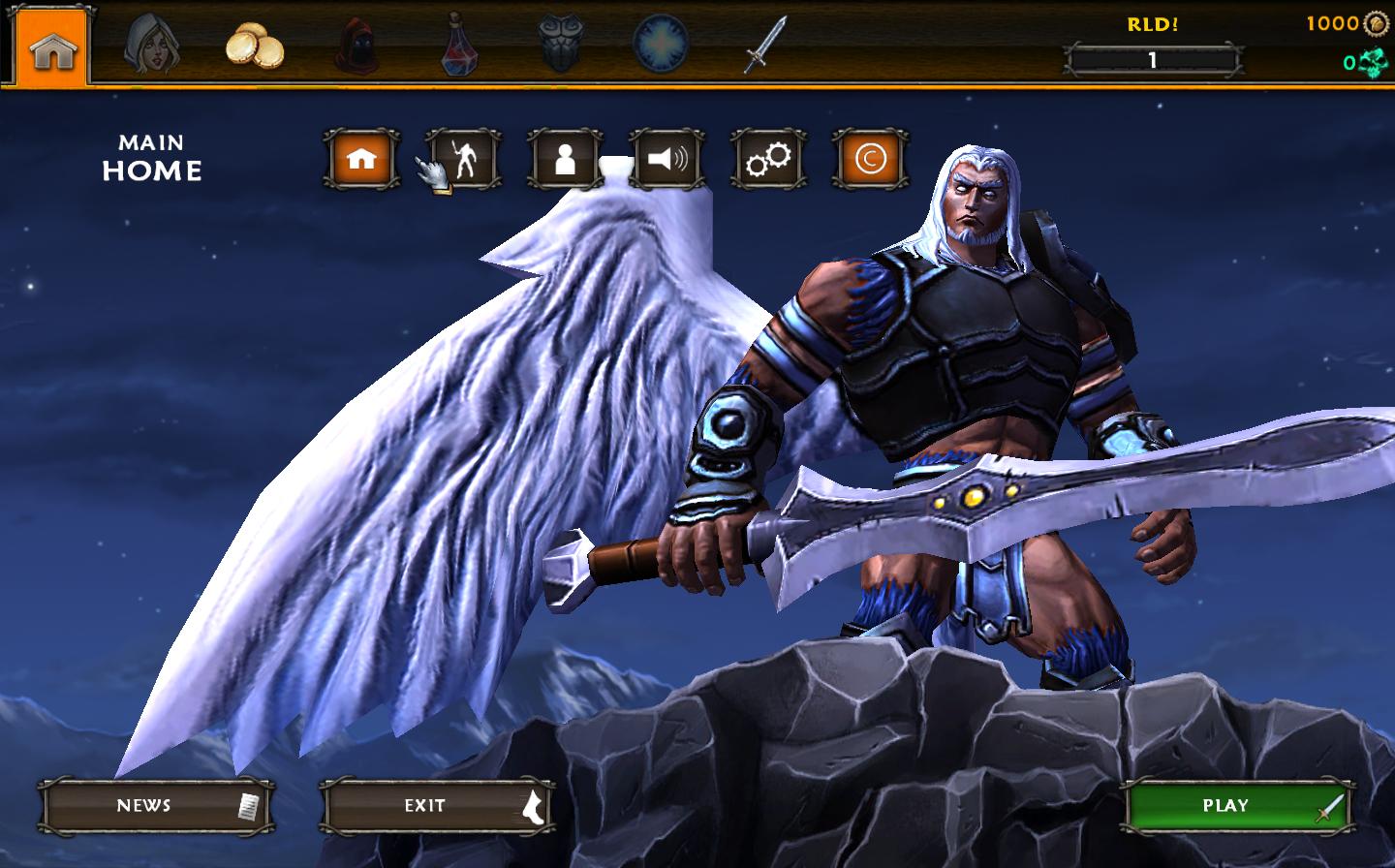
Task: Click the gold coin currency icon
Action: coord(1376,23)
